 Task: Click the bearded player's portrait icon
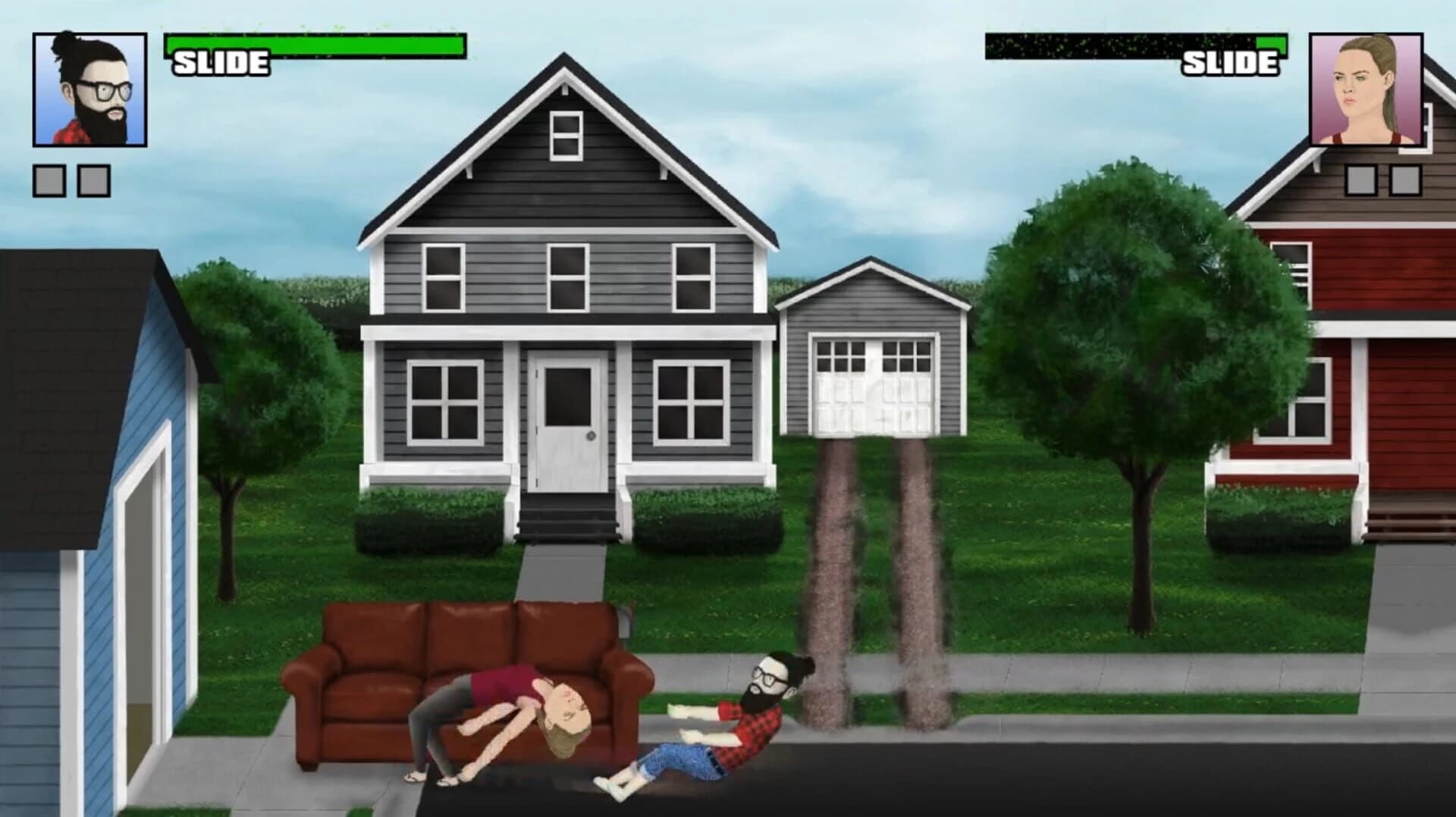click(86, 86)
